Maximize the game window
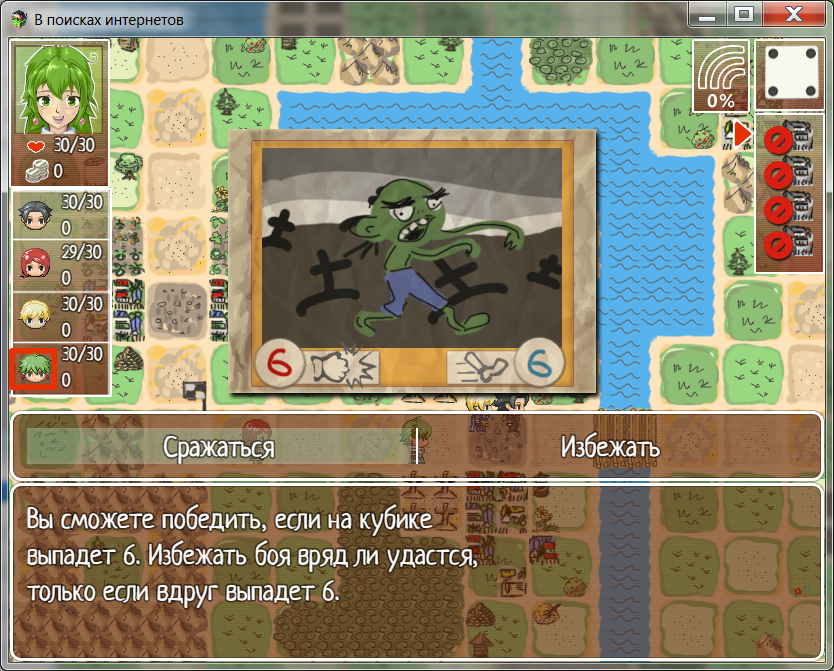Viewport: 834px width, 671px height. (x=743, y=15)
